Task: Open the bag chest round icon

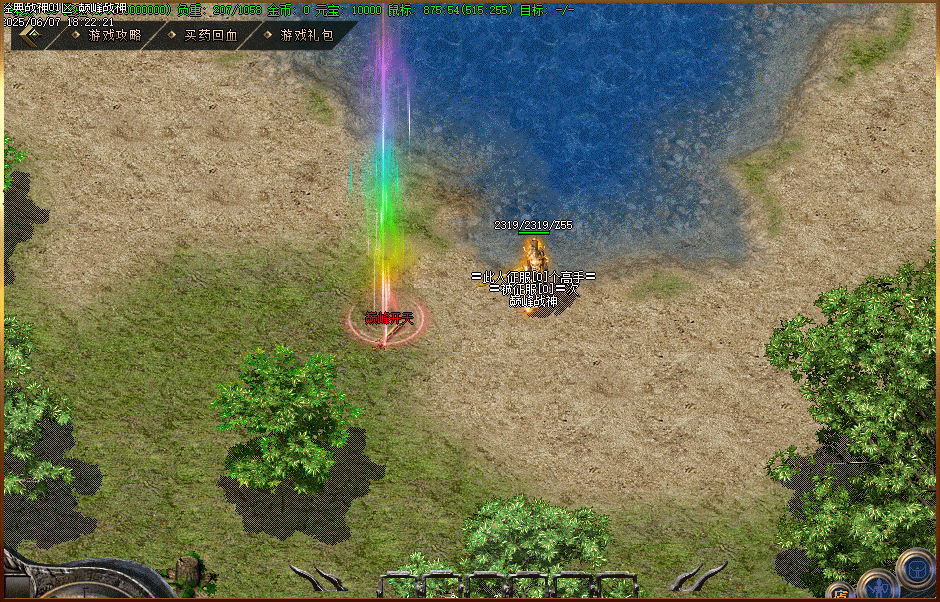Action: point(915,567)
